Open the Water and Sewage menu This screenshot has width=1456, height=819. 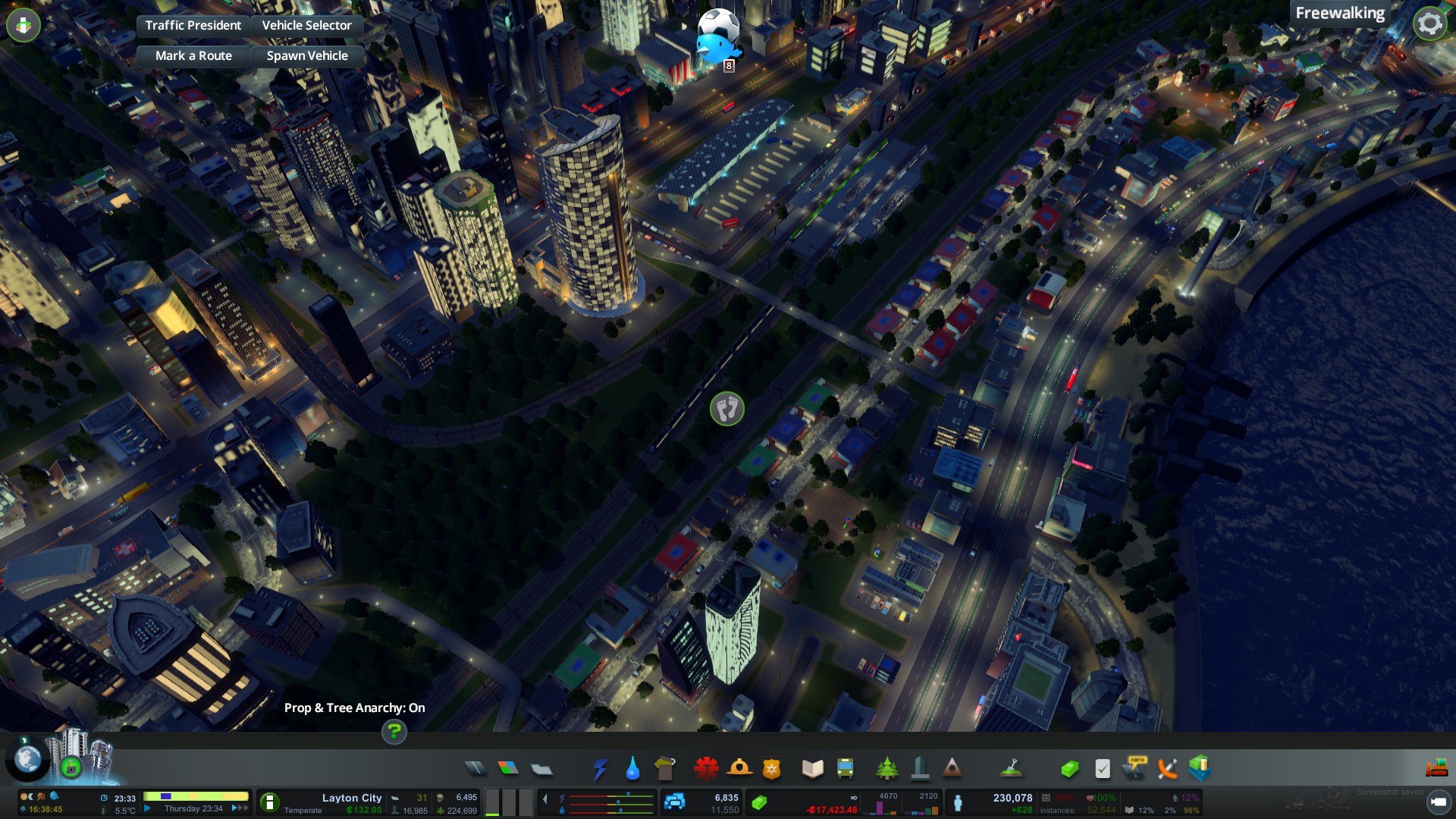(x=632, y=769)
